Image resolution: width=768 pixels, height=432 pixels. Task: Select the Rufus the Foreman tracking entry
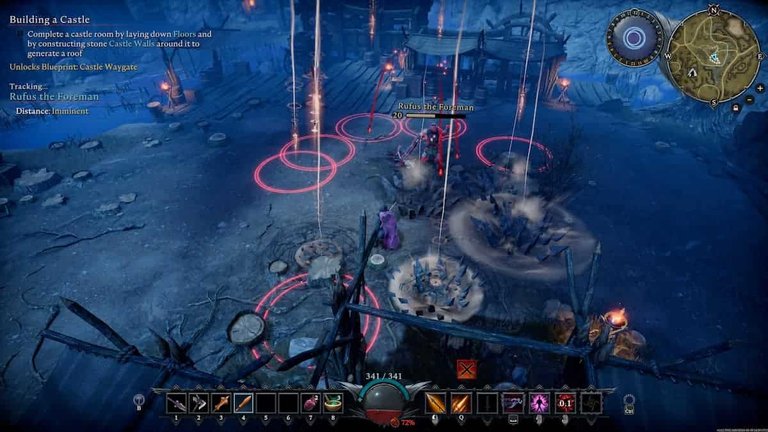click(54, 96)
